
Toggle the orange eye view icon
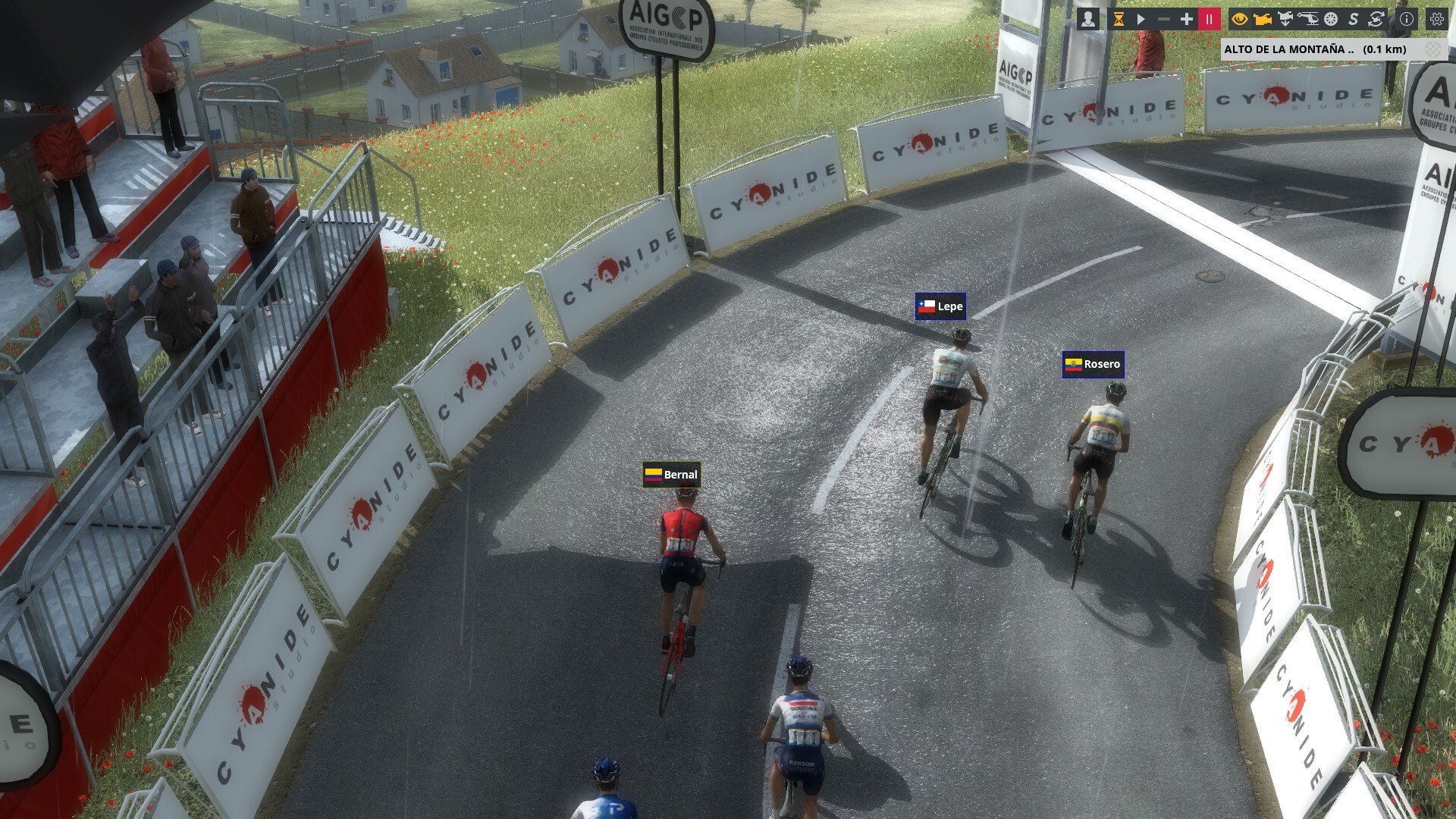click(x=1240, y=20)
